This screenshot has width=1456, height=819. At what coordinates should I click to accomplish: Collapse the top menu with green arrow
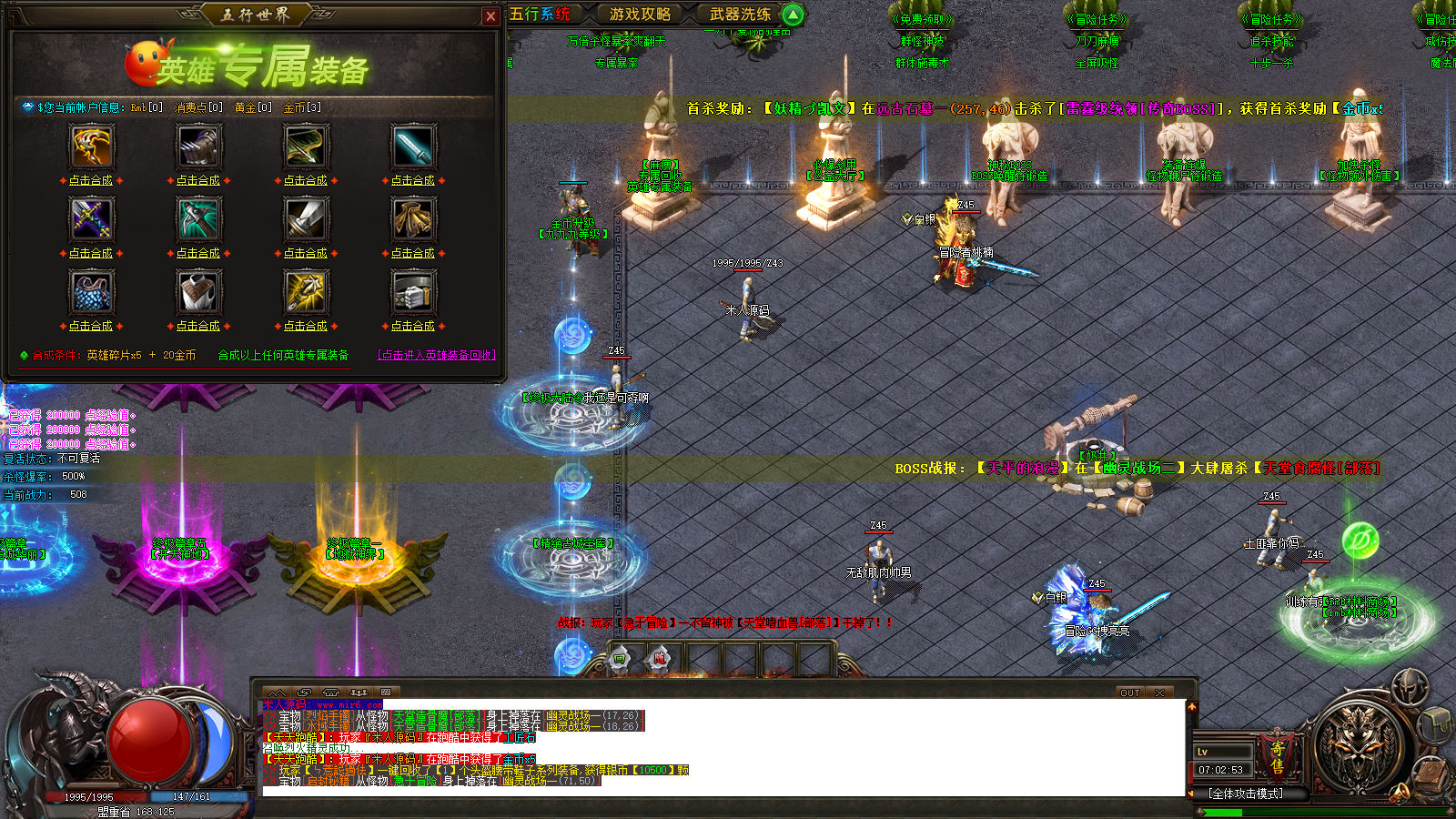[793, 15]
